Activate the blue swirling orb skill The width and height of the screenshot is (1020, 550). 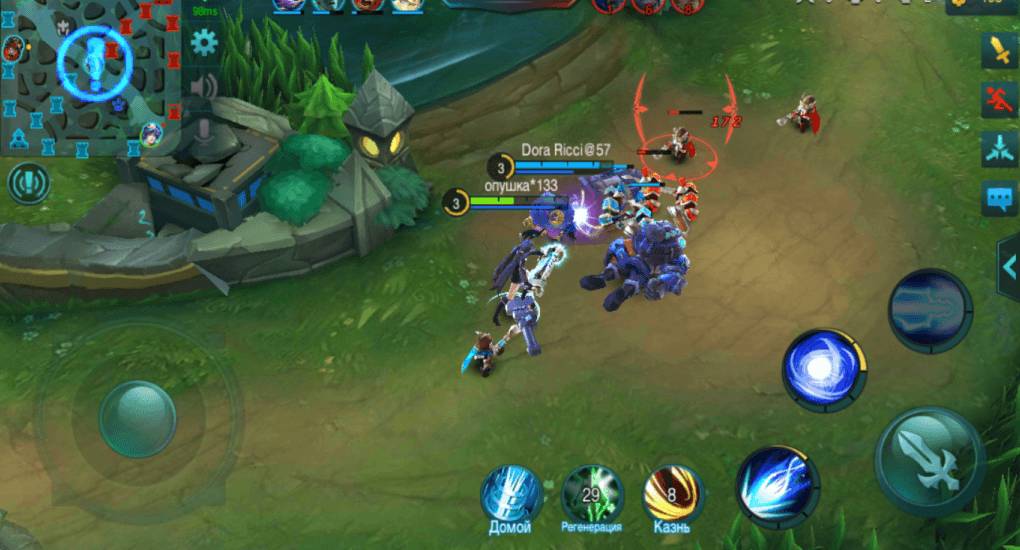click(824, 370)
